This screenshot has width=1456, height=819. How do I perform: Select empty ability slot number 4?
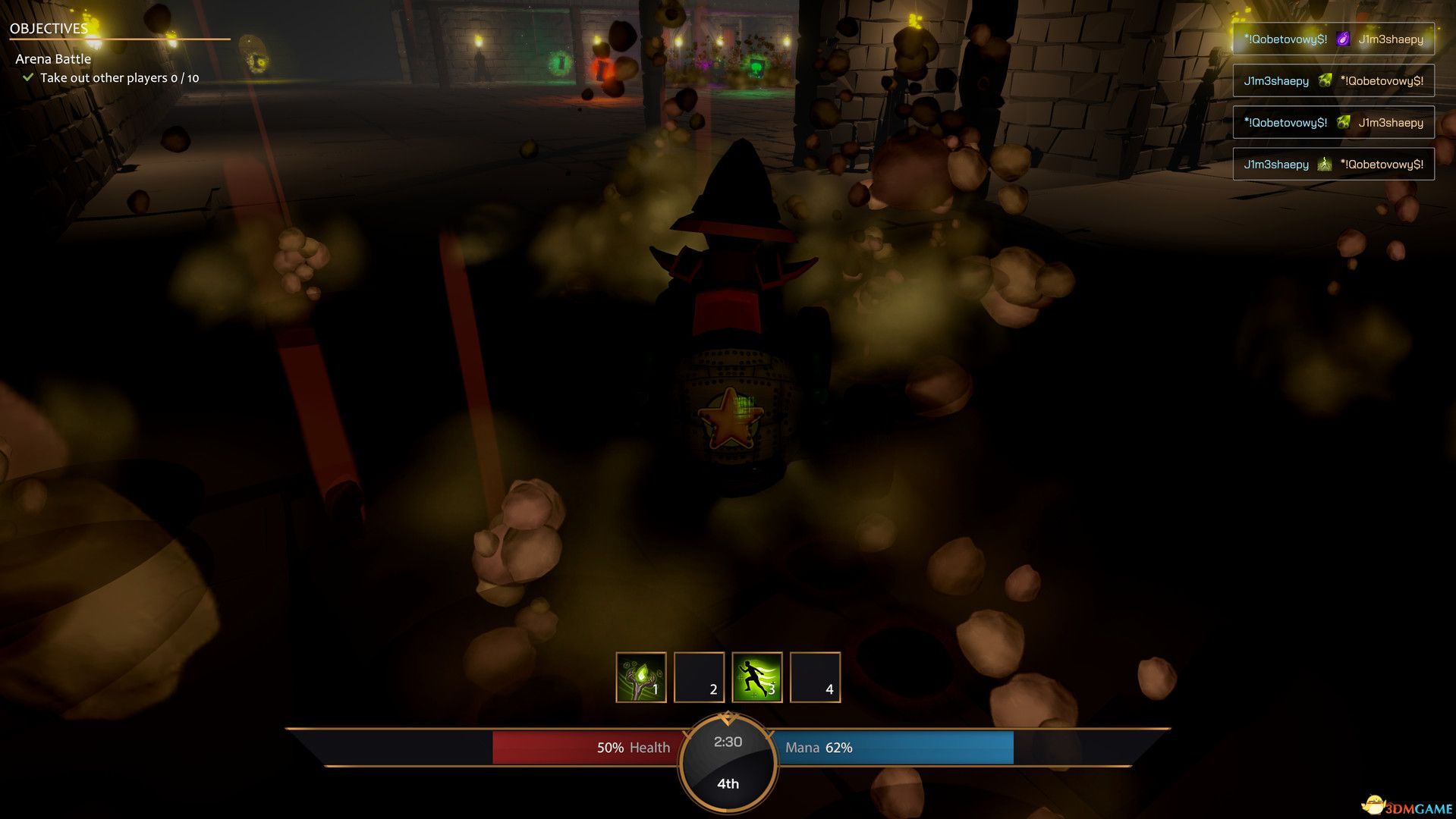click(815, 677)
